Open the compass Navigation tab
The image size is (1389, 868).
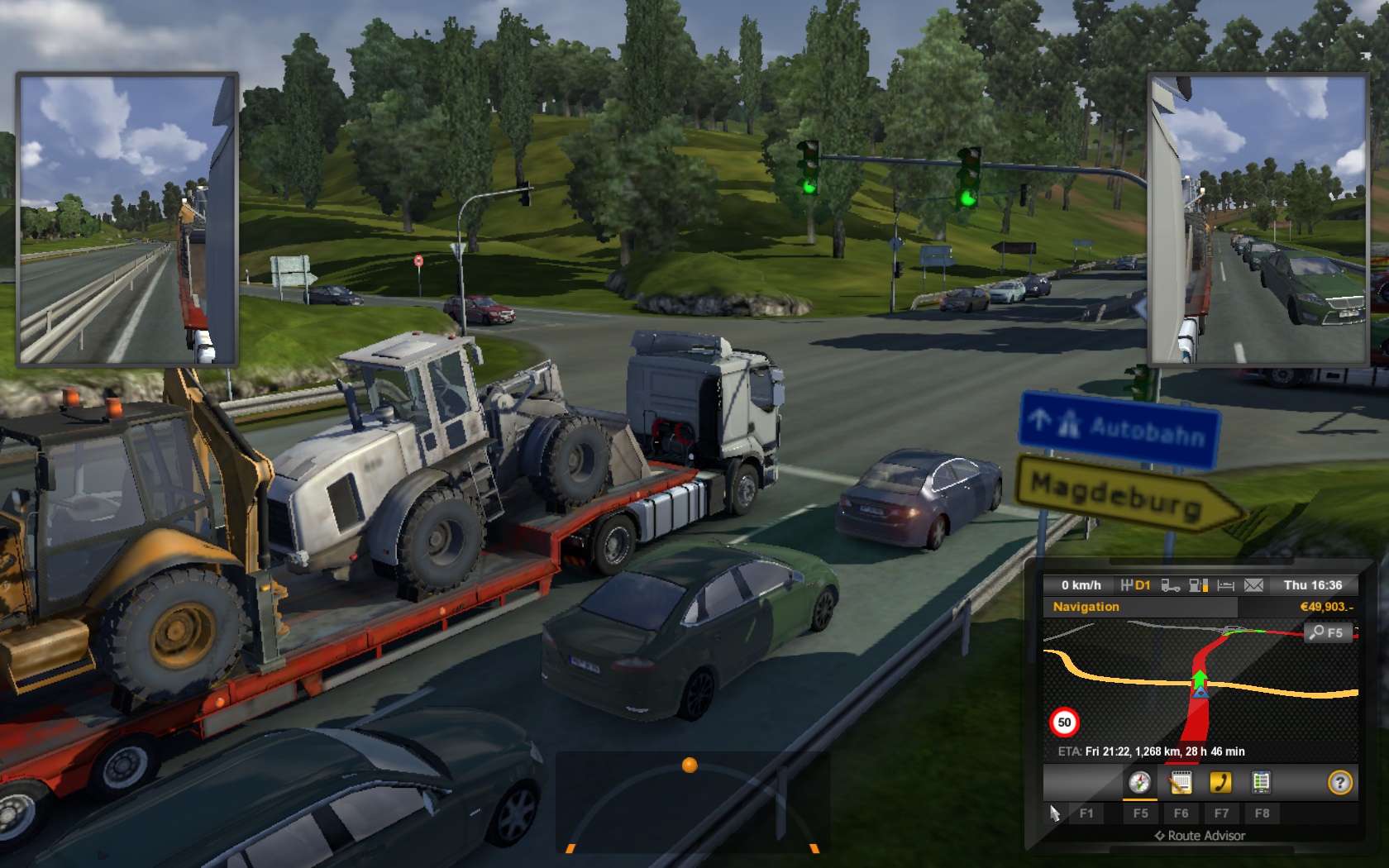click(x=1139, y=782)
